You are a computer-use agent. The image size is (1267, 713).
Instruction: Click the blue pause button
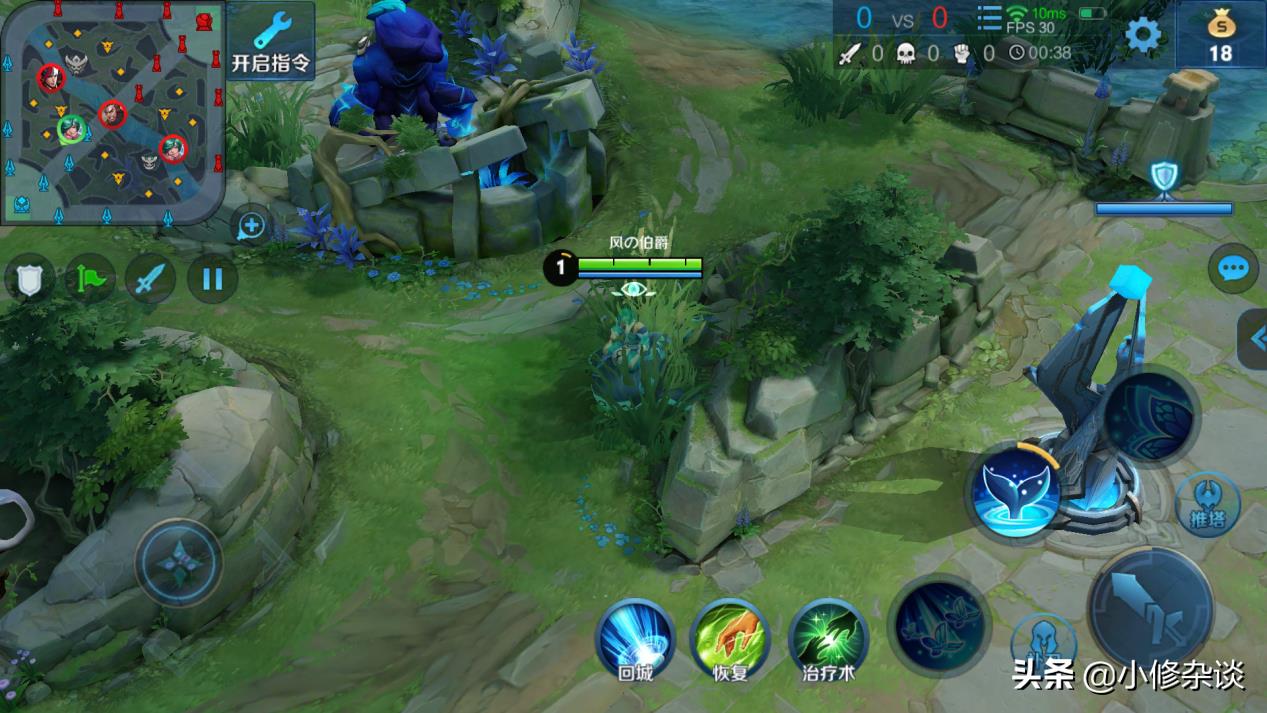pos(212,278)
